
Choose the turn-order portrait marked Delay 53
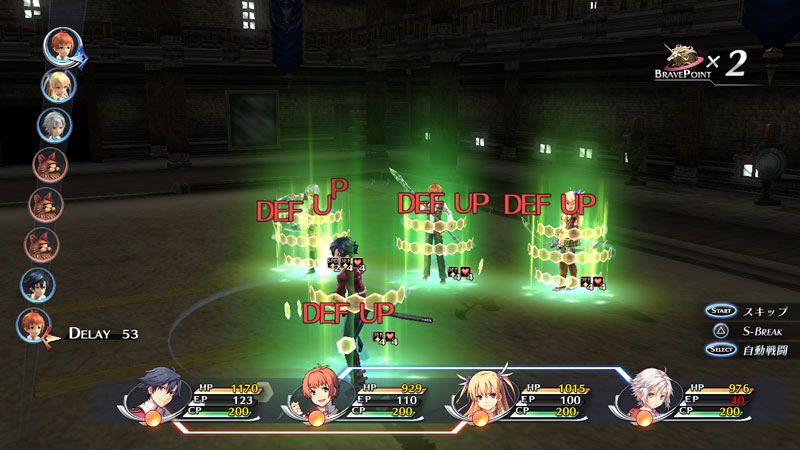coord(34,324)
